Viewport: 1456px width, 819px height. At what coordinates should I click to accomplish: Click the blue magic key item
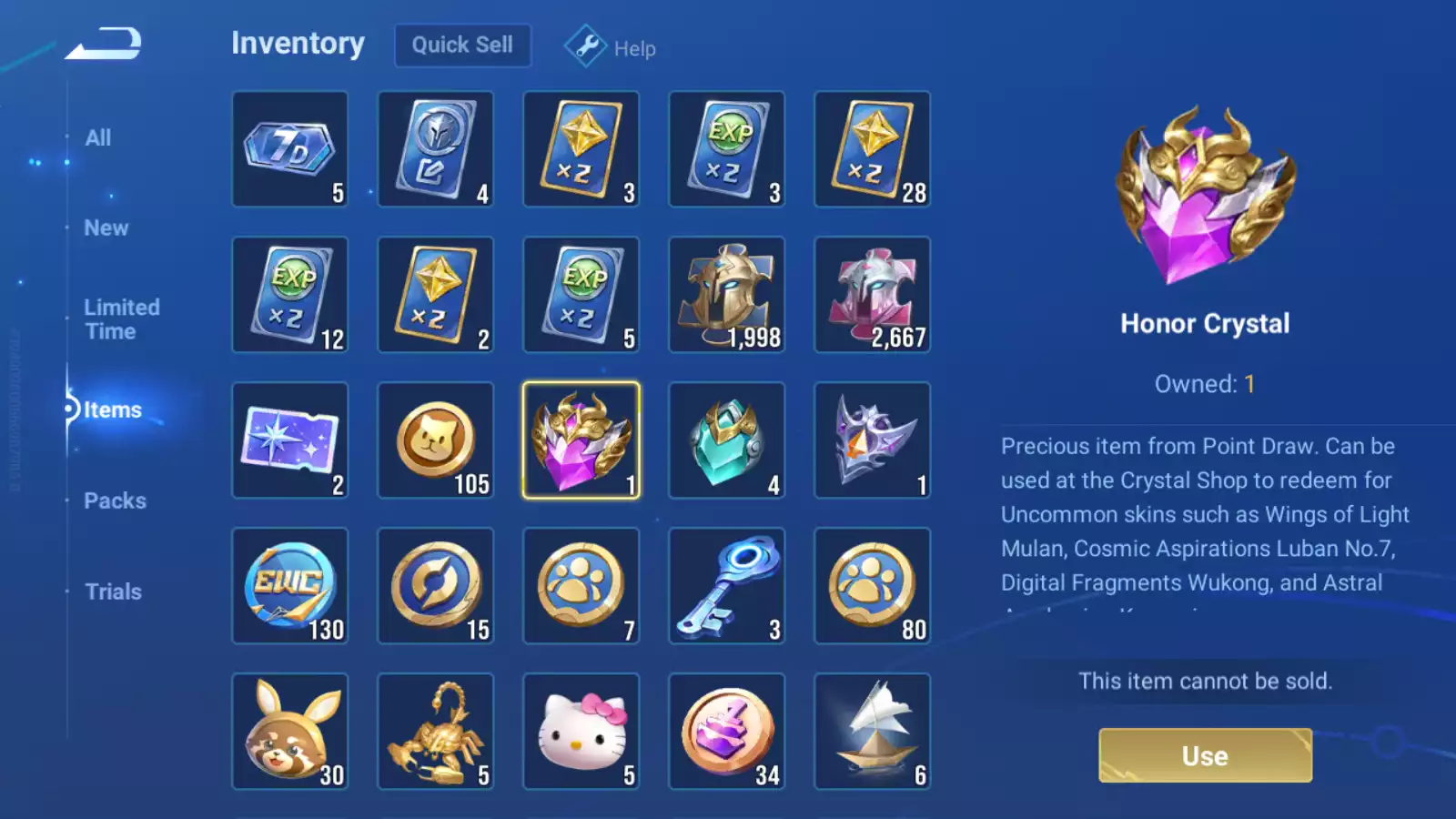pyautogui.click(x=727, y=585)
